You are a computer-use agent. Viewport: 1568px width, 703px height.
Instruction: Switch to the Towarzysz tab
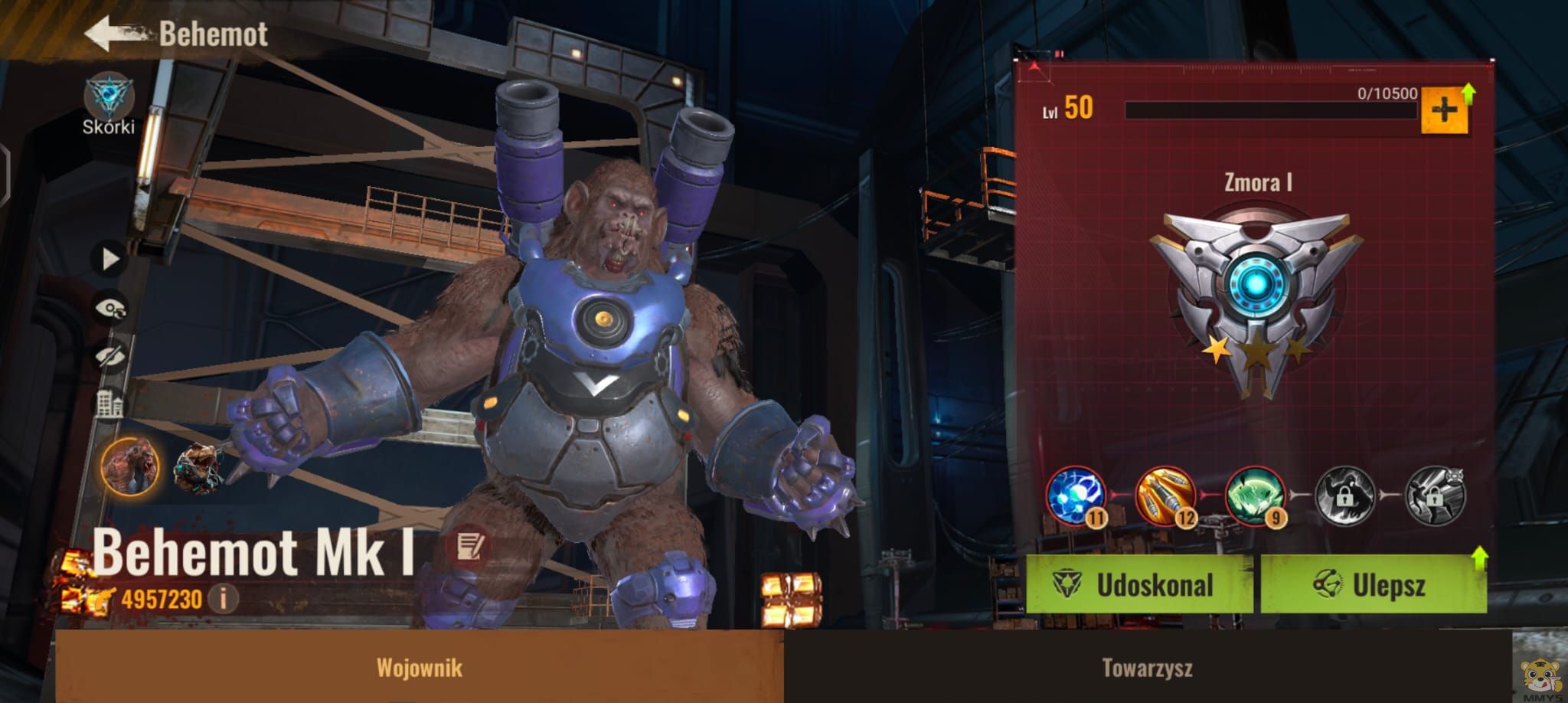point(1147,668)
